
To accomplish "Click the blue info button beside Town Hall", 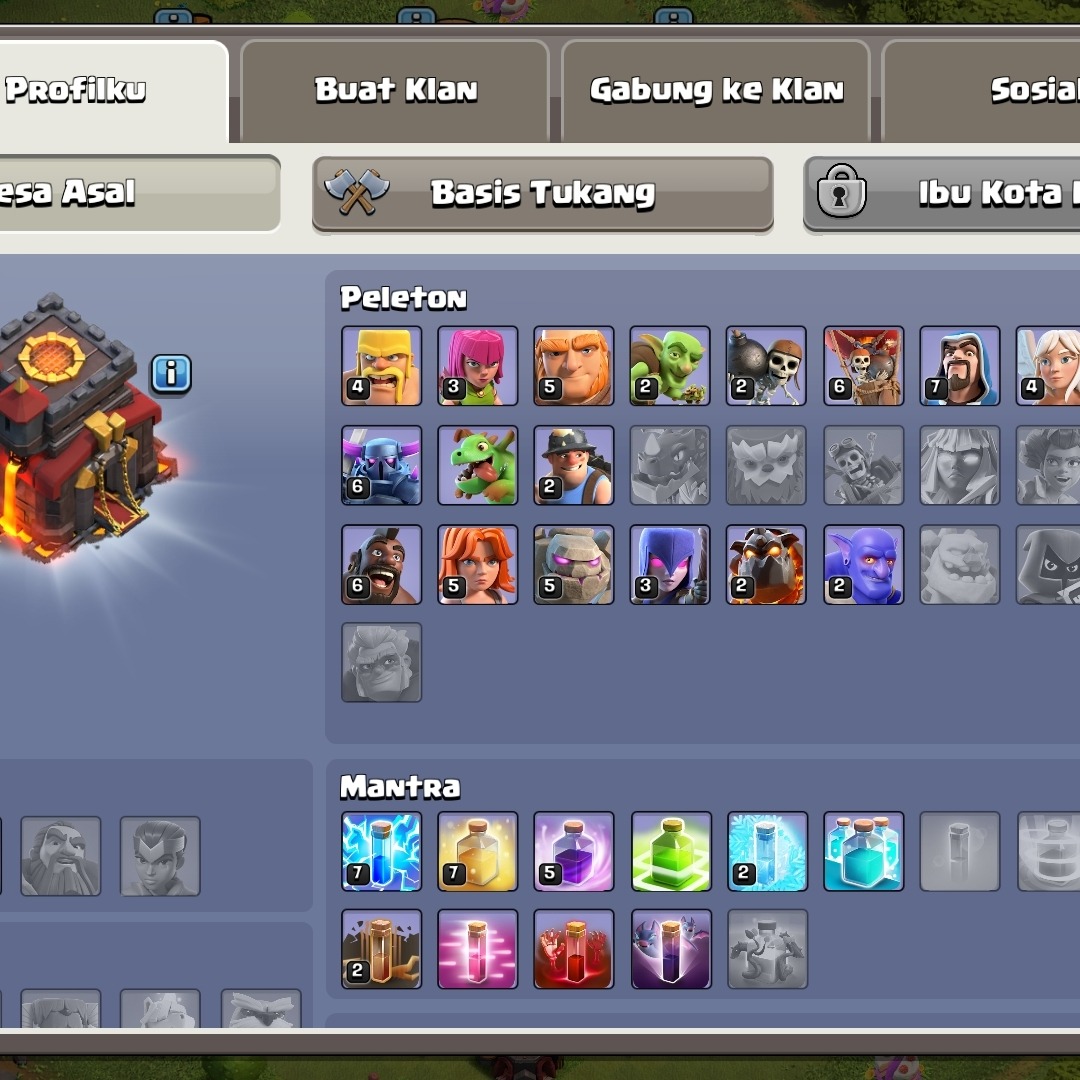I will tap(171, 374).
